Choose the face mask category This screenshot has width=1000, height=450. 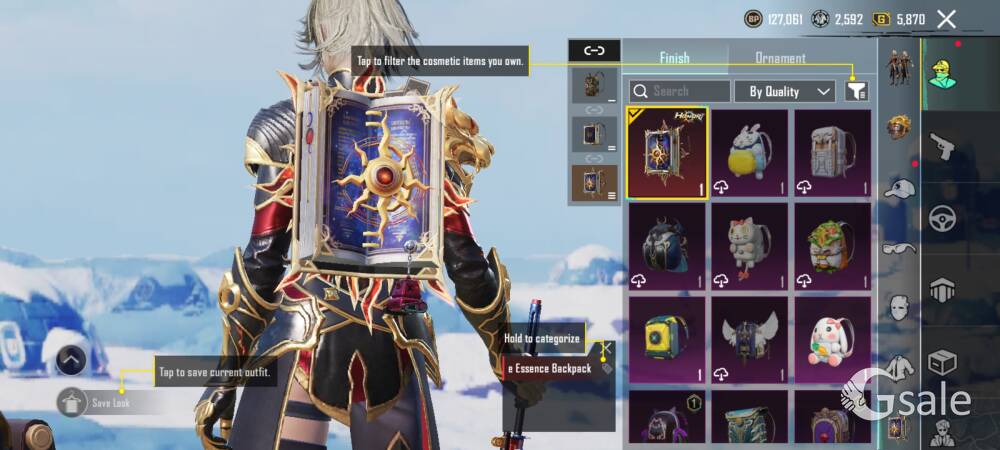click(x=900, y=308)
